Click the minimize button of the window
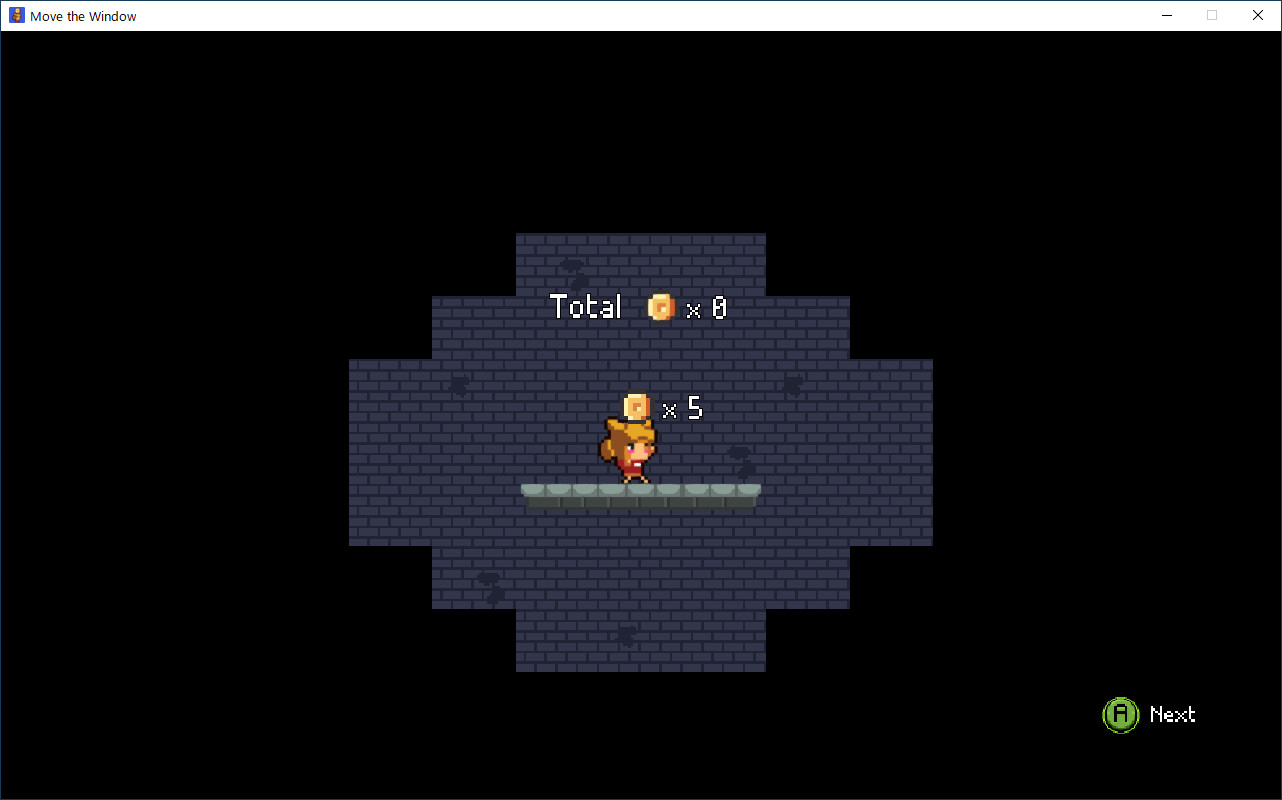Image resolution: width=1282 pixels, height=800 pixels. tap(1166, 15)
